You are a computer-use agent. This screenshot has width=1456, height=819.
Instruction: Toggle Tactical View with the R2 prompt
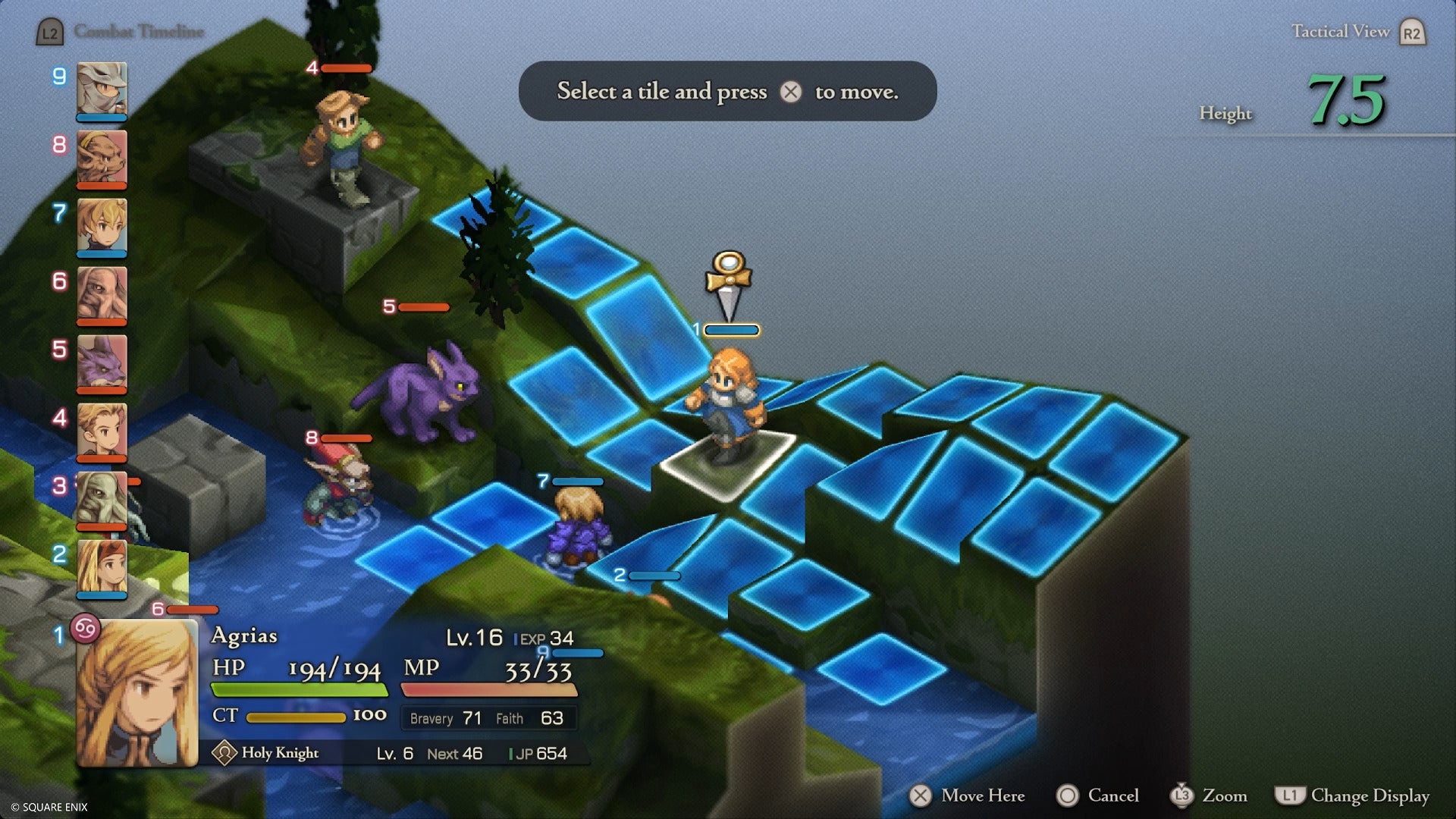coord(1361,32)
